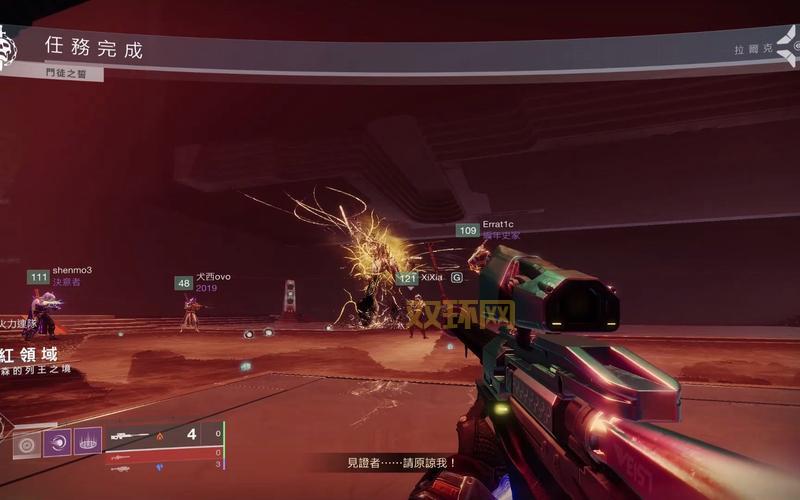Click the 任務完成 mission complete banner
800x500 pixels.
tap(94, 48)
